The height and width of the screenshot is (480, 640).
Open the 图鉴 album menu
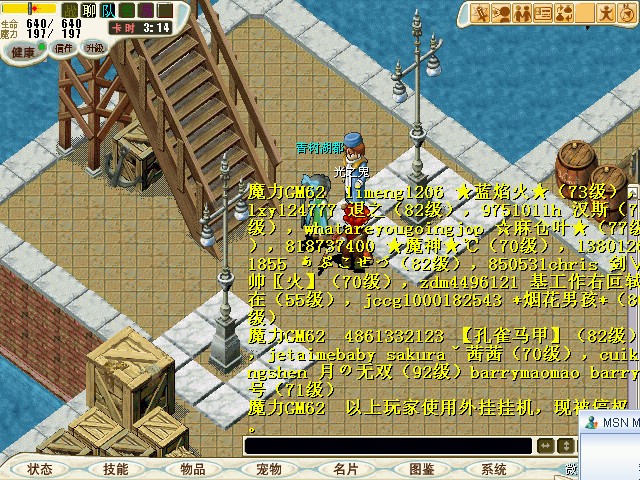[x=422, y=468]
